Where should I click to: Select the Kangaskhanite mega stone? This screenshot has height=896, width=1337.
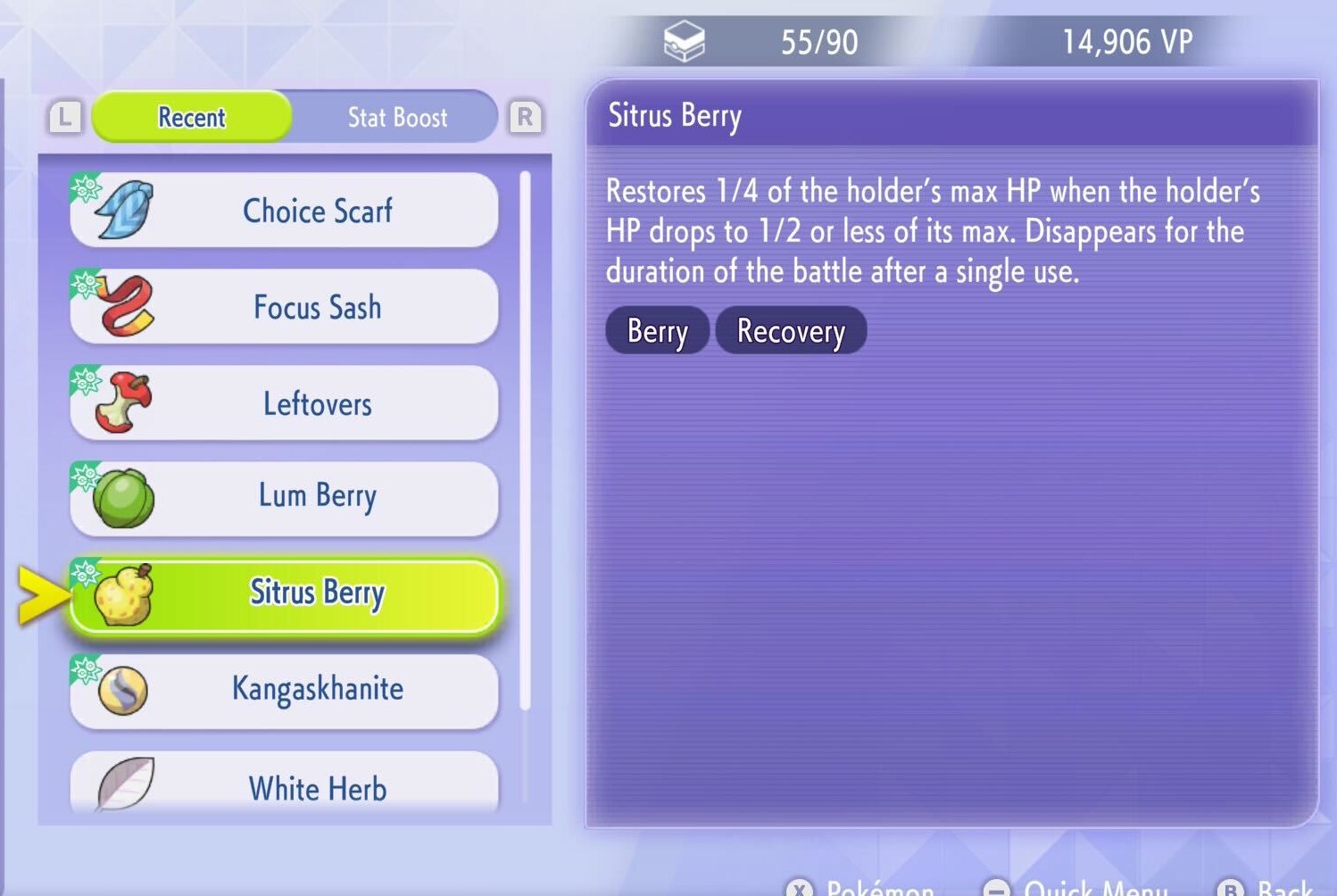(284, 690)
